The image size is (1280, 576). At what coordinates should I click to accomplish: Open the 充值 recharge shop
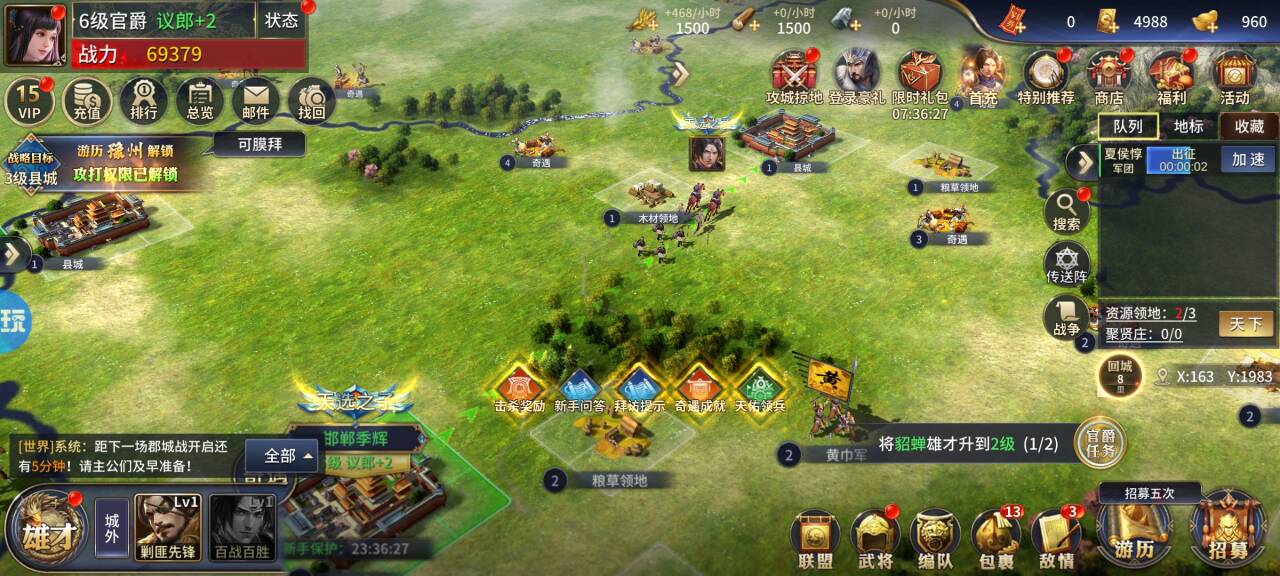[87, 100]
